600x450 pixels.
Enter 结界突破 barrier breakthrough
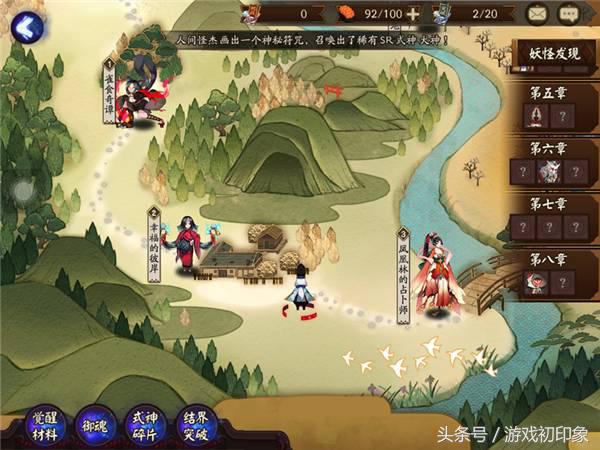(x=194, y=425)
